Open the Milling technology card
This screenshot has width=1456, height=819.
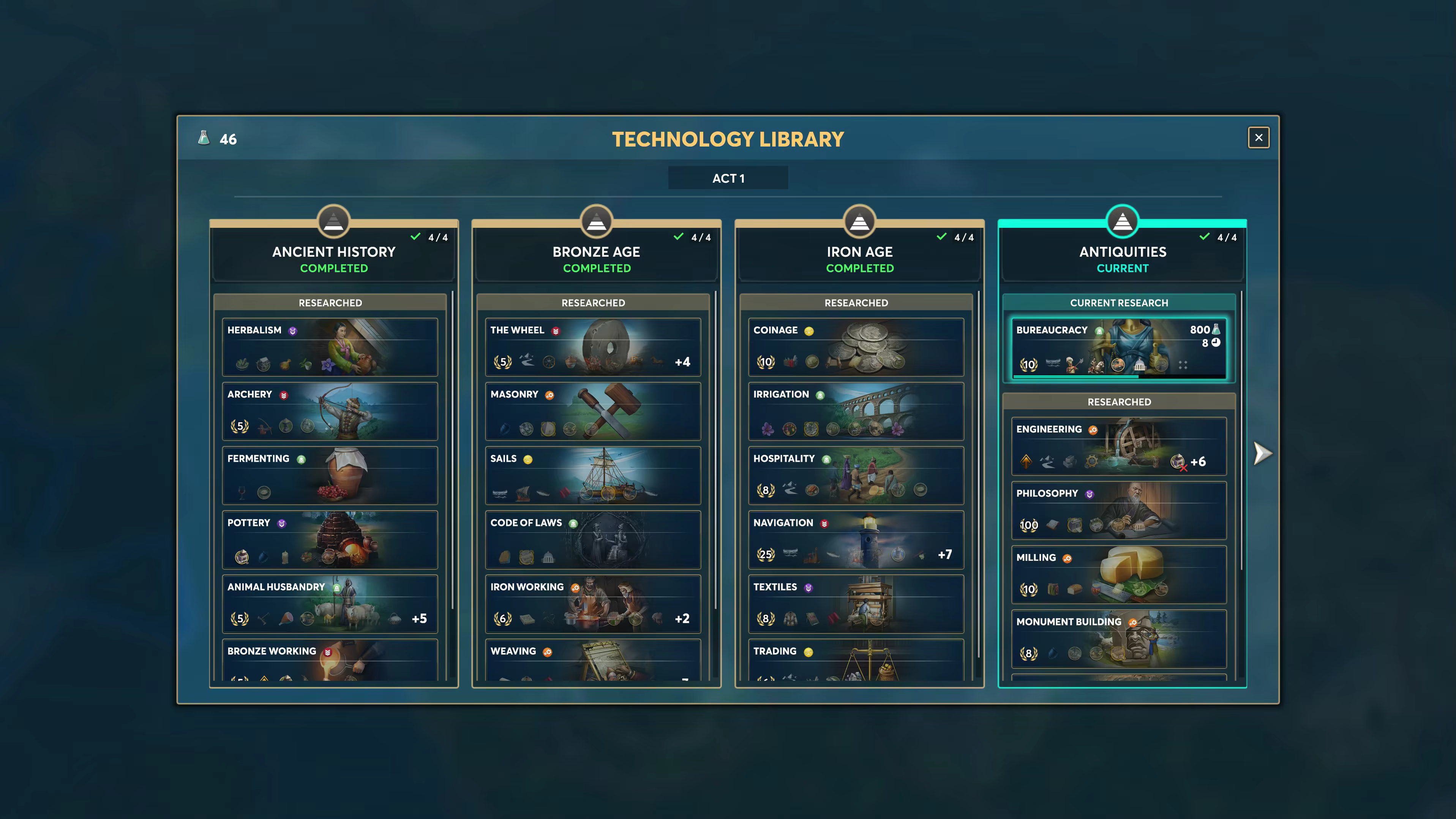(1118, 574)
